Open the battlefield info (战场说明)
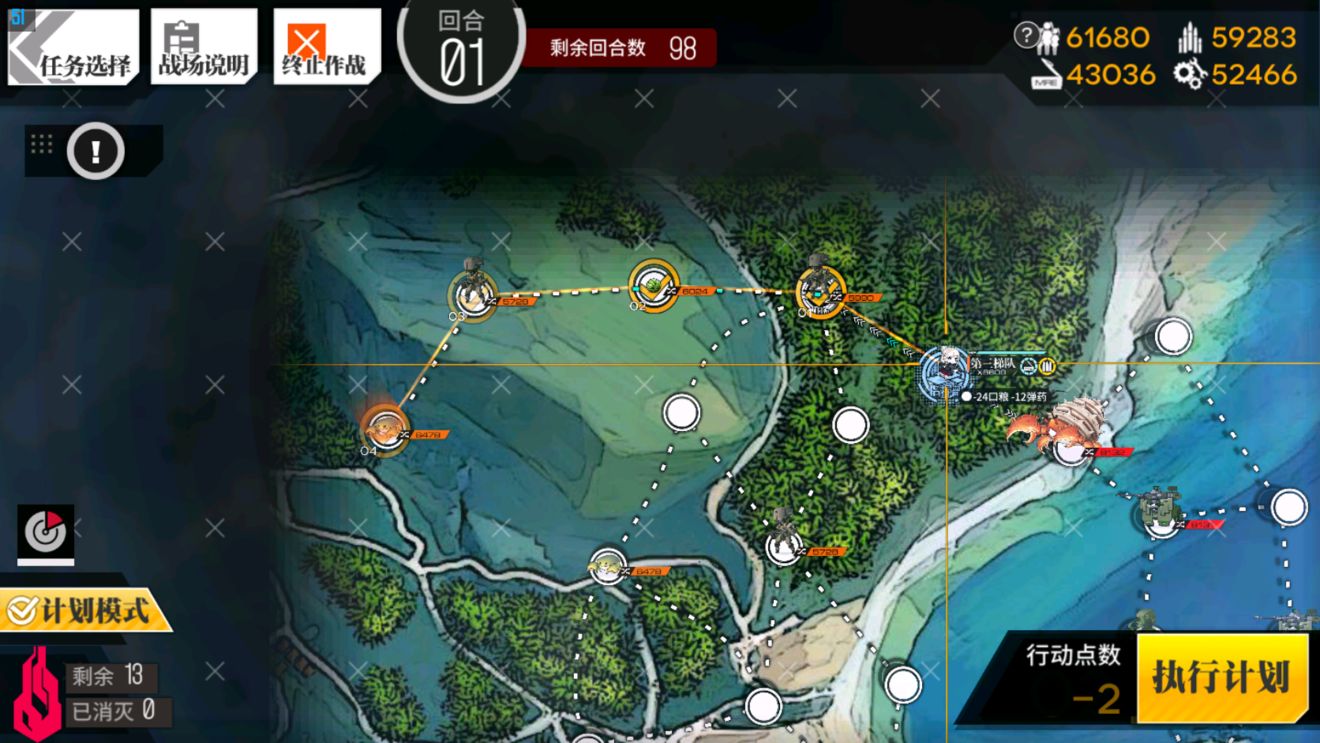1320x743 pixels. [204, 49]
